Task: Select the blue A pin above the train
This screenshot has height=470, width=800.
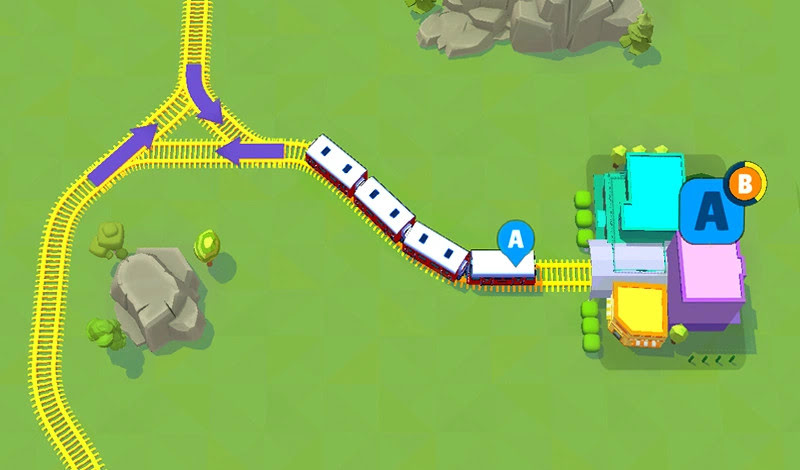Action: point(516,241)
